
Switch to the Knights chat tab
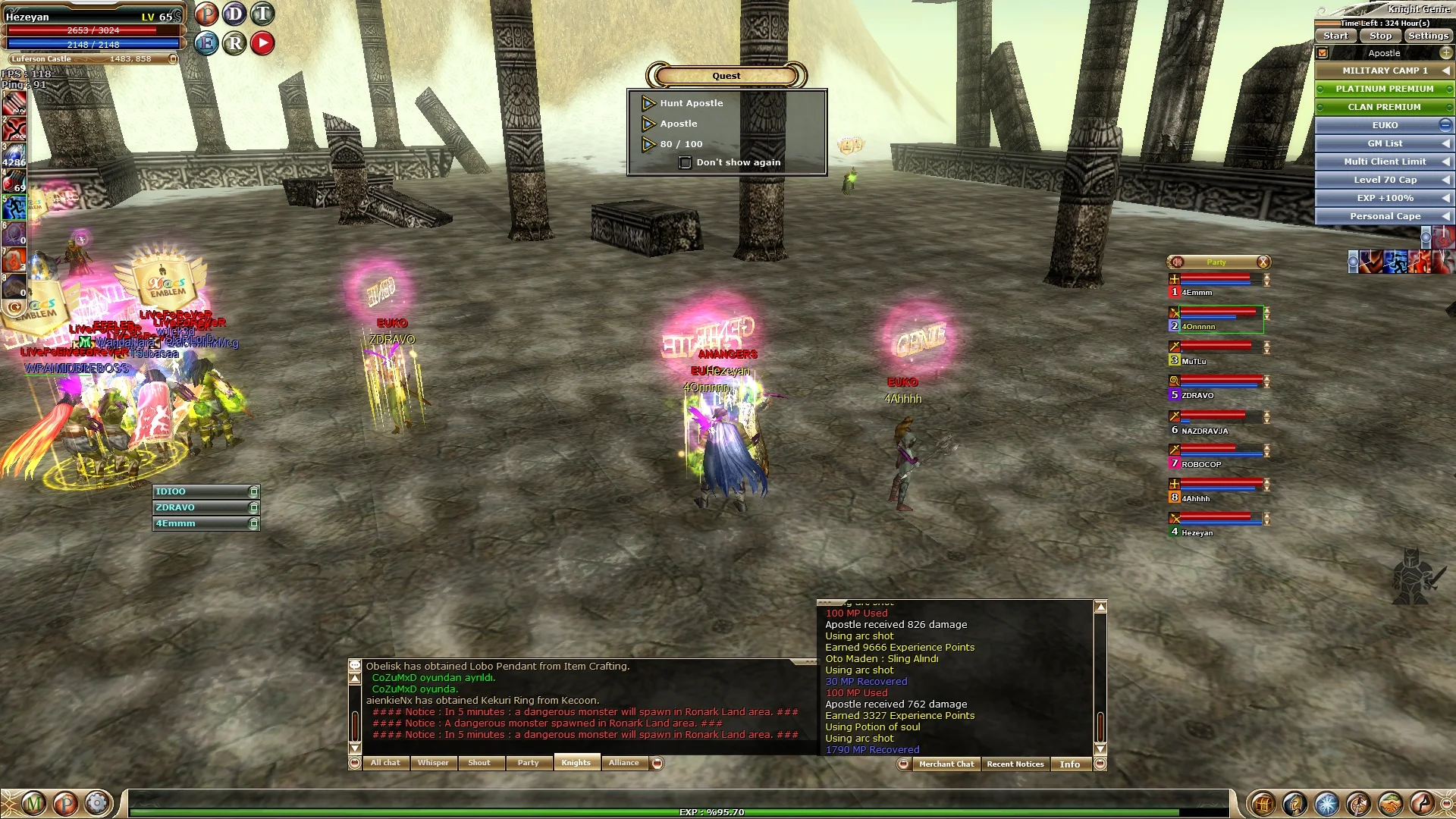click(576, 763)
